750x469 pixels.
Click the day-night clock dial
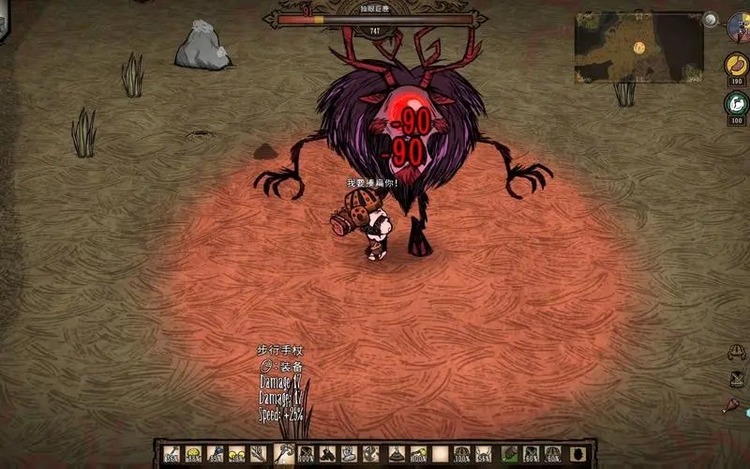tap(741, 26)
